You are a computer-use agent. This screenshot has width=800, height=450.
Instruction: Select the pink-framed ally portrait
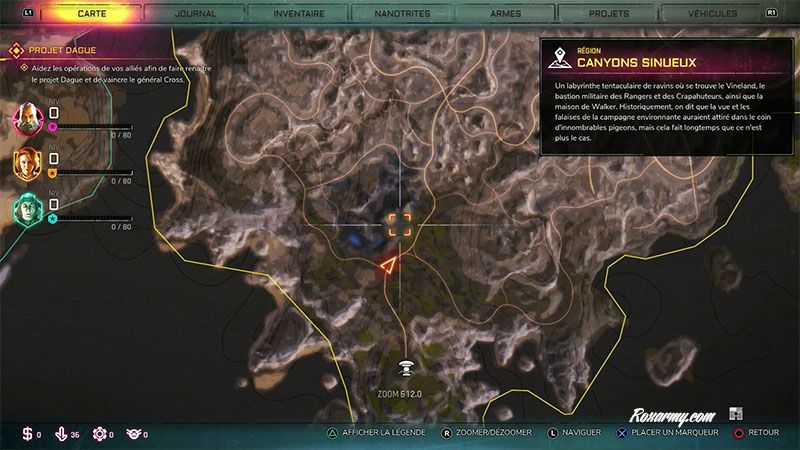coord(26,119)
